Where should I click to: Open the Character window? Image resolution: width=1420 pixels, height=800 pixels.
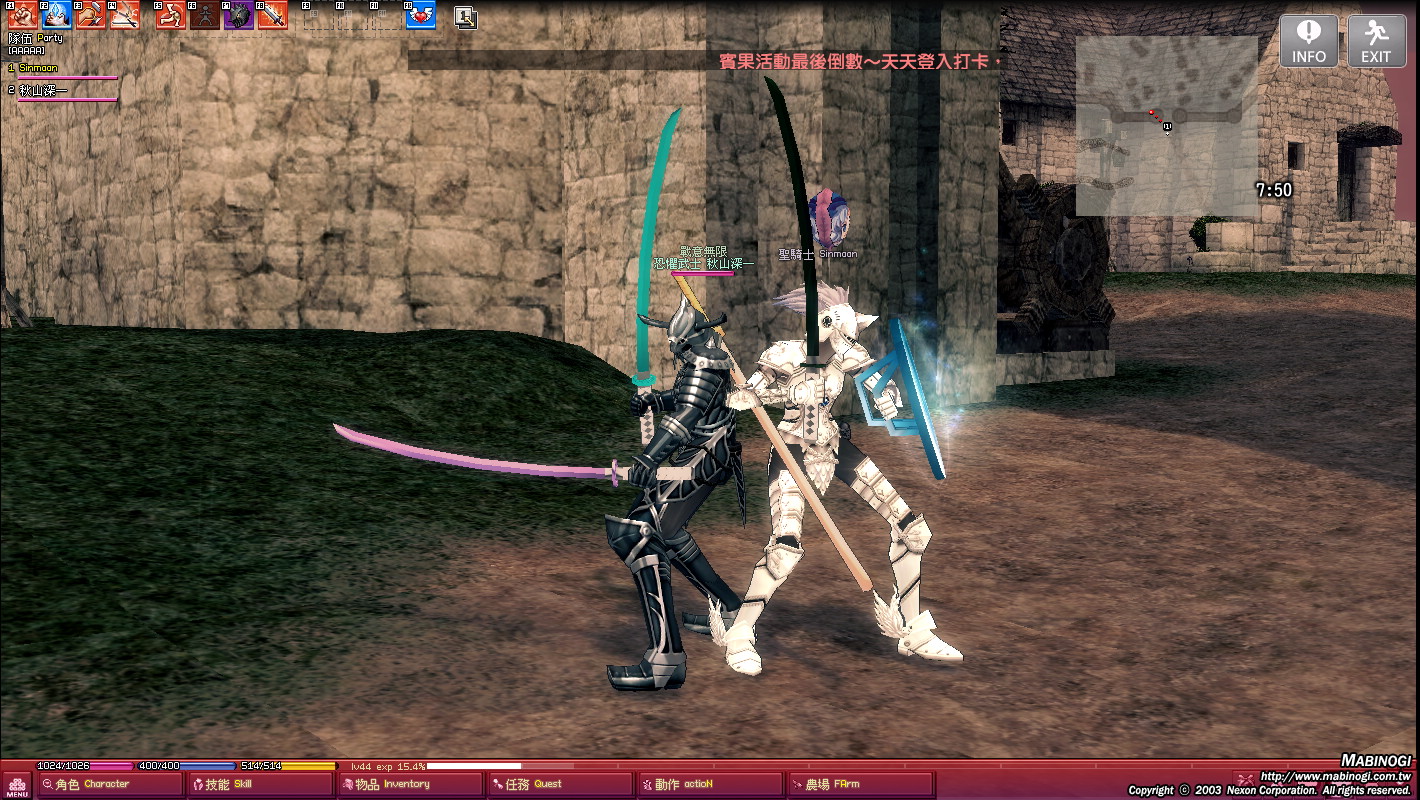point(108,785)
